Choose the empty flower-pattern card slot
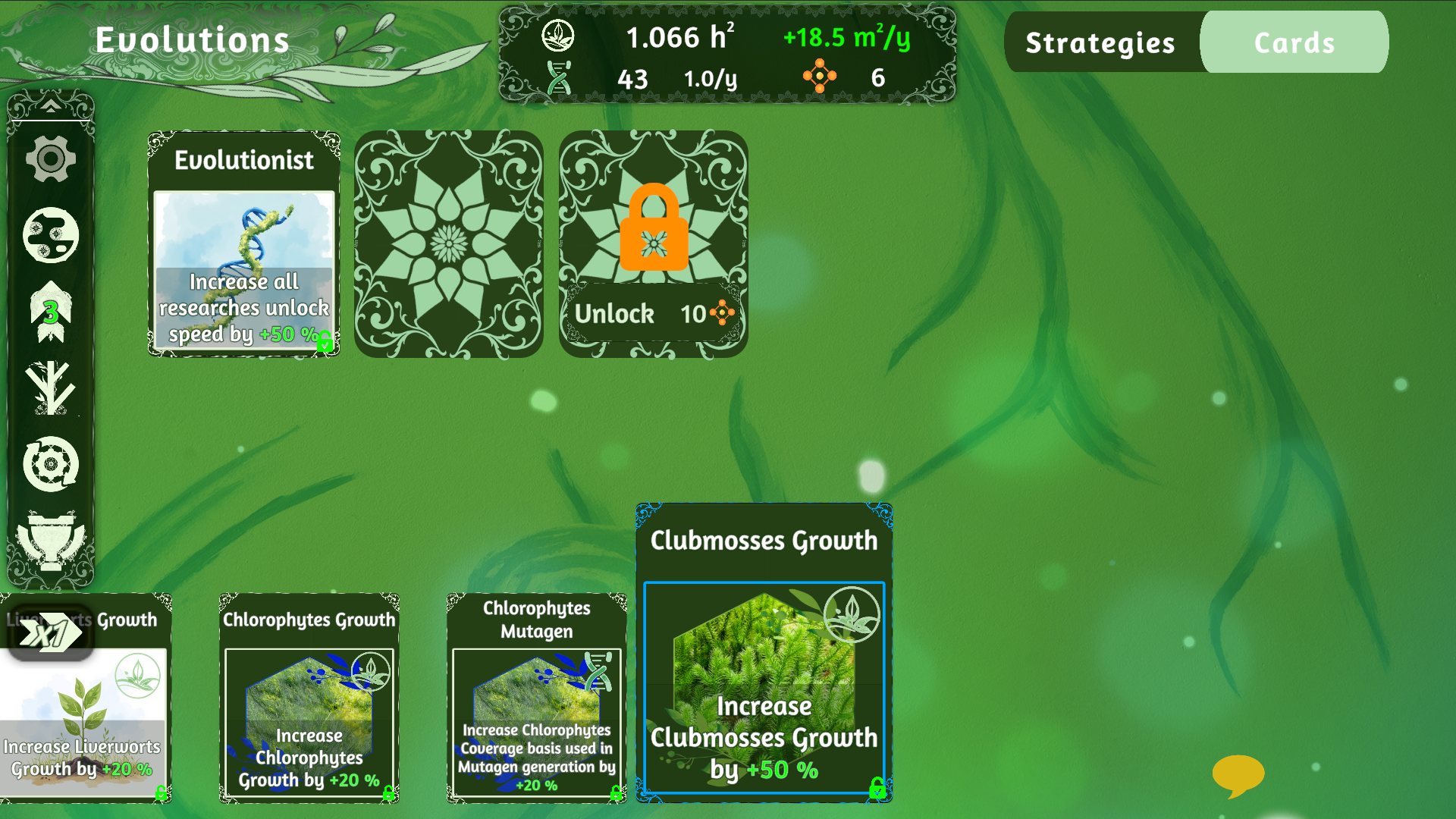 [x=448, y=243]
